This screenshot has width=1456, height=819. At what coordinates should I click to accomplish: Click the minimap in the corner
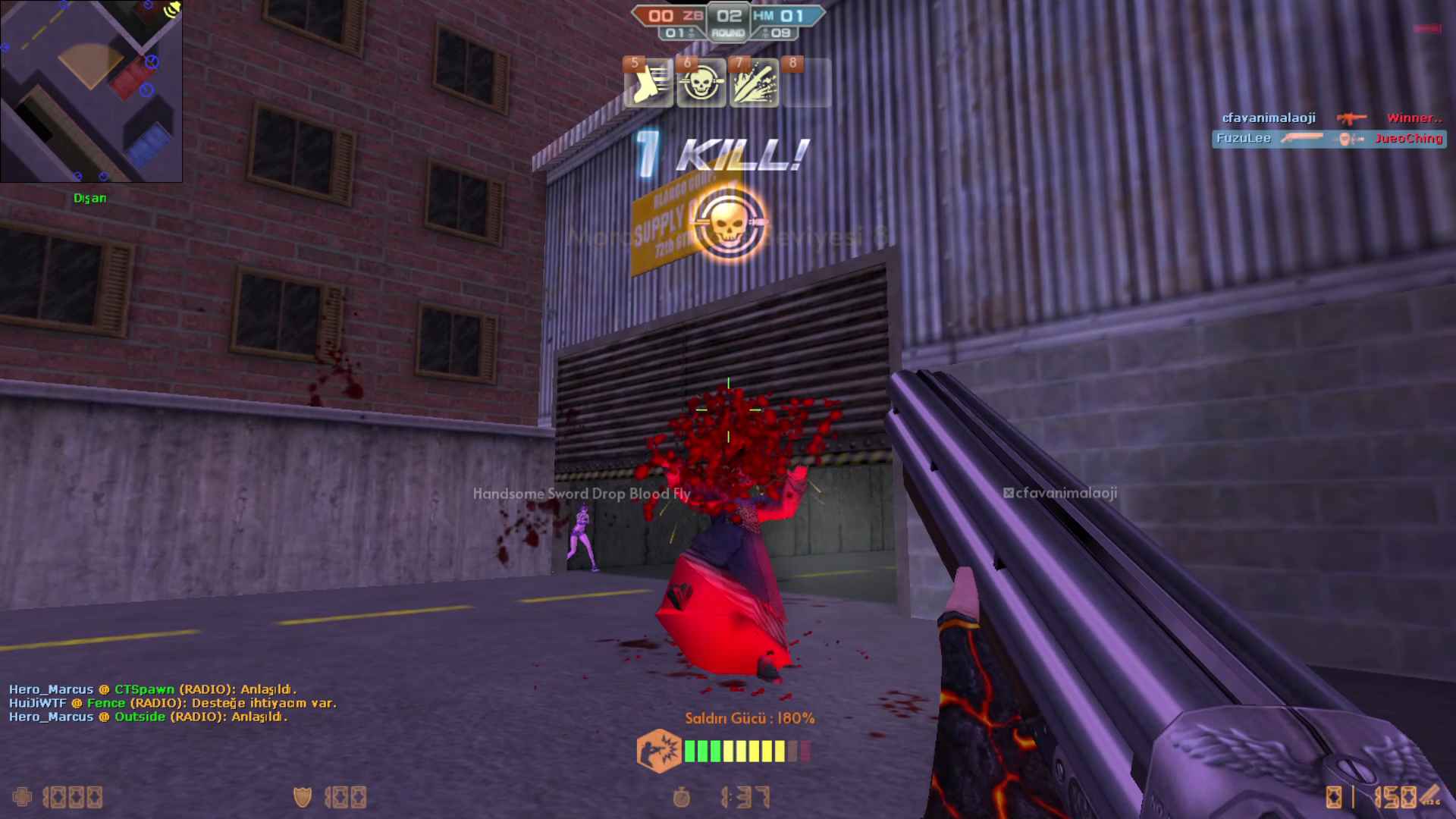pyautogui.click(x=91, y=91)
